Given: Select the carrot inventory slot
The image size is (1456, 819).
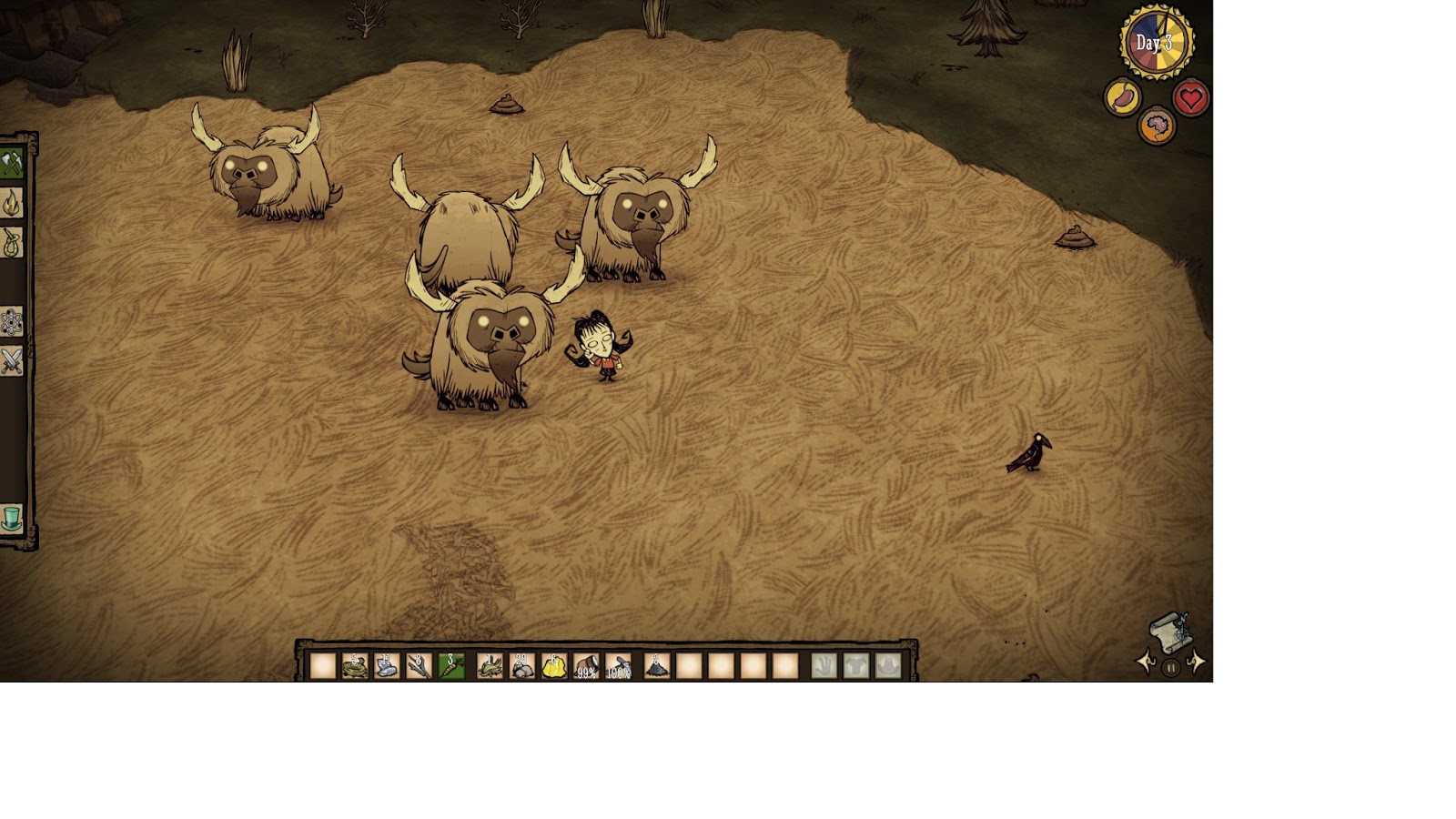Looking at the screenshot, I should pos(450,666).
